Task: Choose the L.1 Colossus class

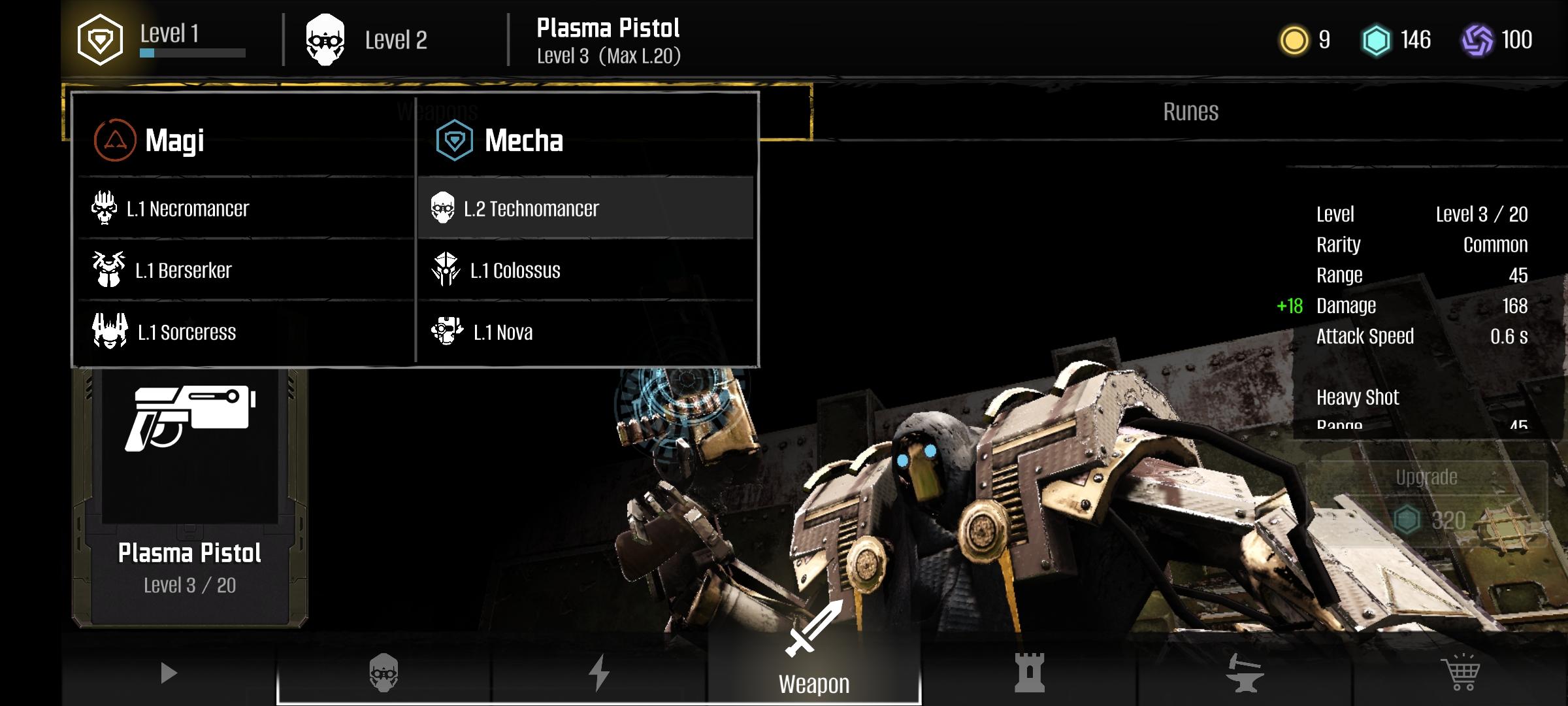Action: (515, 271)
